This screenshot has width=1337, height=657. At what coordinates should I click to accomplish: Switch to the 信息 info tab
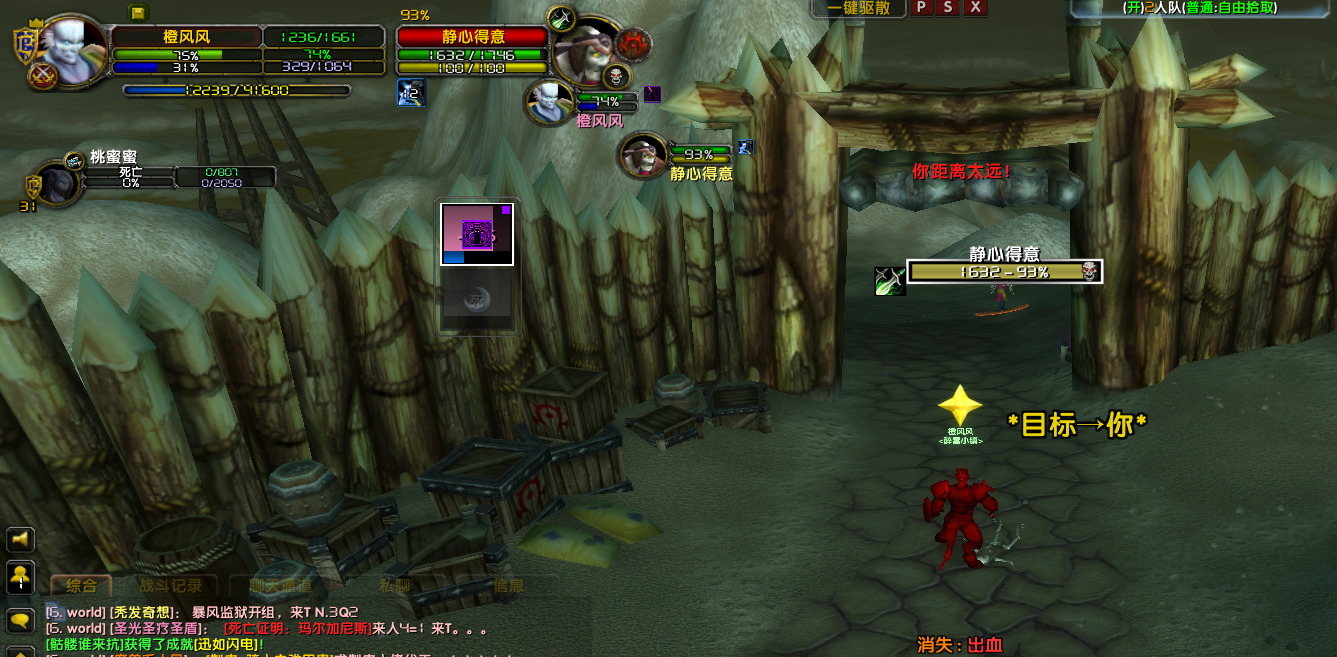(508, 586)
